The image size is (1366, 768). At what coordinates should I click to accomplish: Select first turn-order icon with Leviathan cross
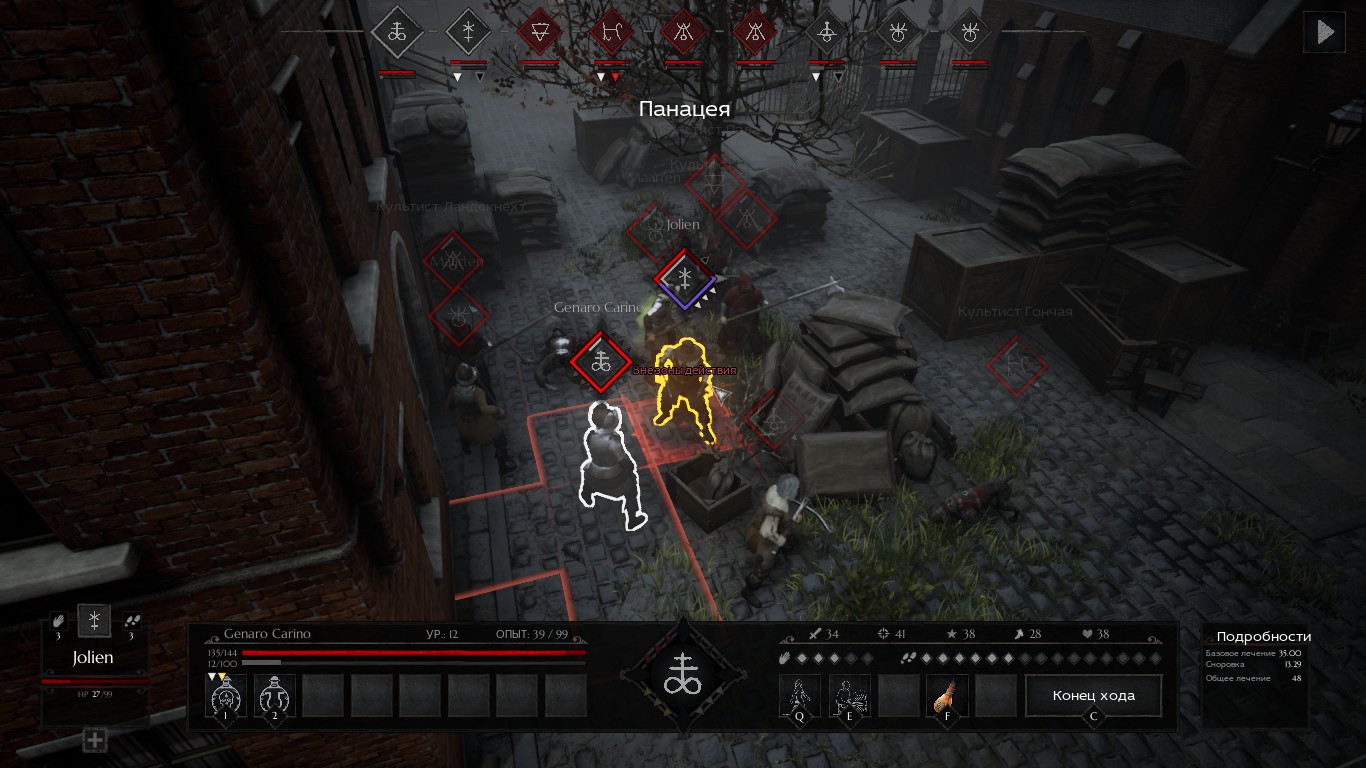click(397, 32)
